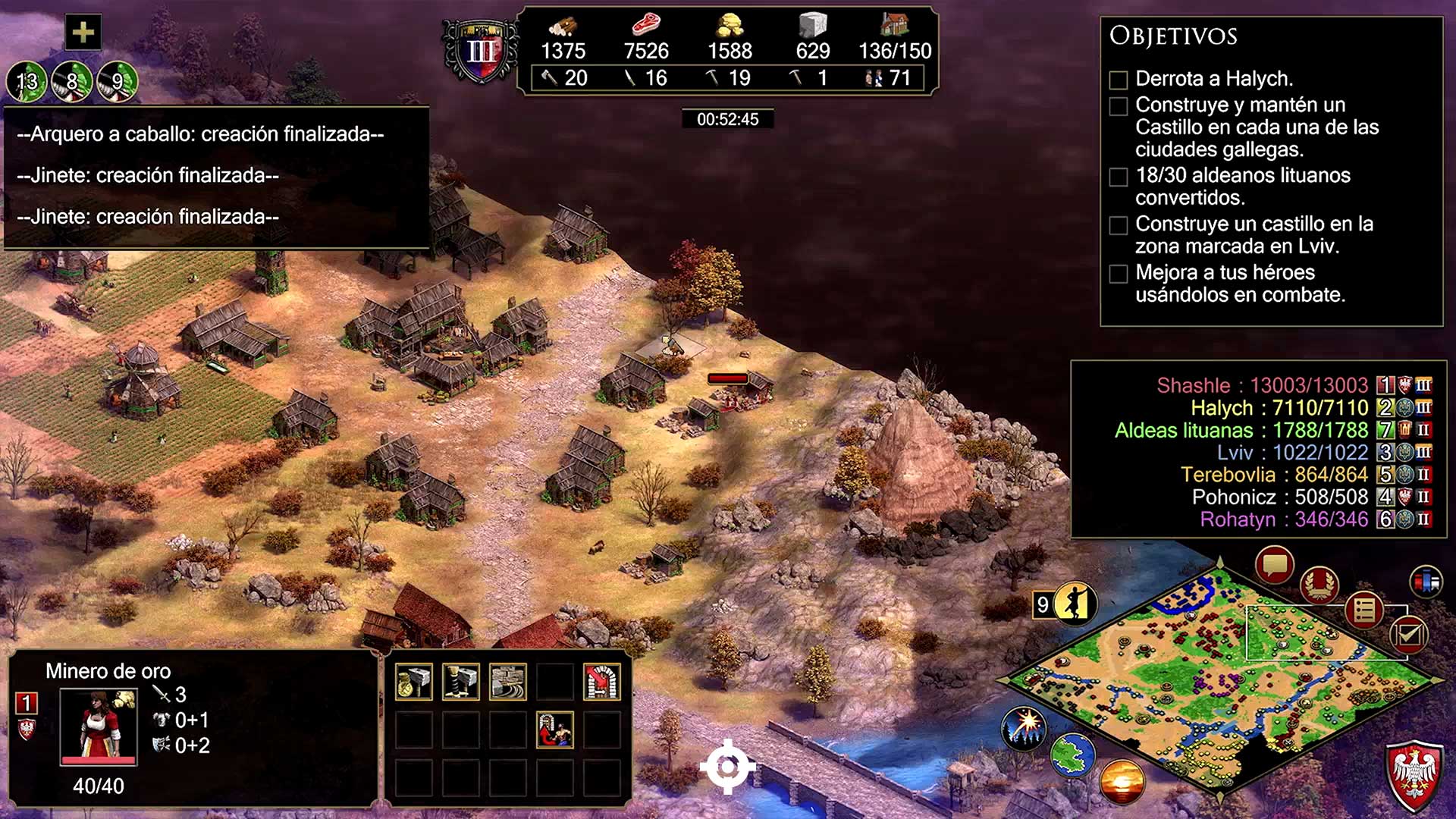Click the white eagle red shield emblem
The width and height of the screenshot is (1456, 819).
click(x=1414, y=775)
